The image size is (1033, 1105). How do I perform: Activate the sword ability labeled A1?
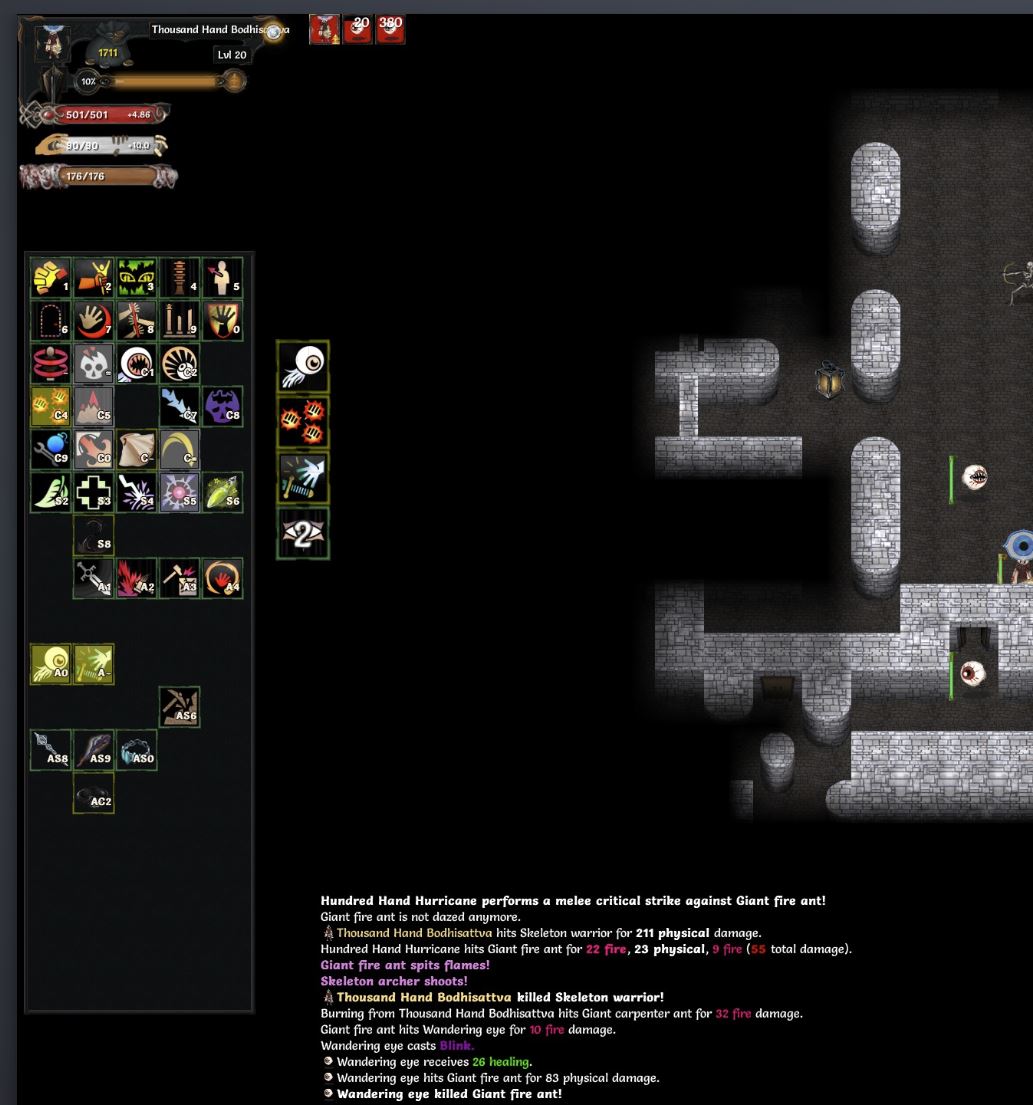tap(93, 578)
